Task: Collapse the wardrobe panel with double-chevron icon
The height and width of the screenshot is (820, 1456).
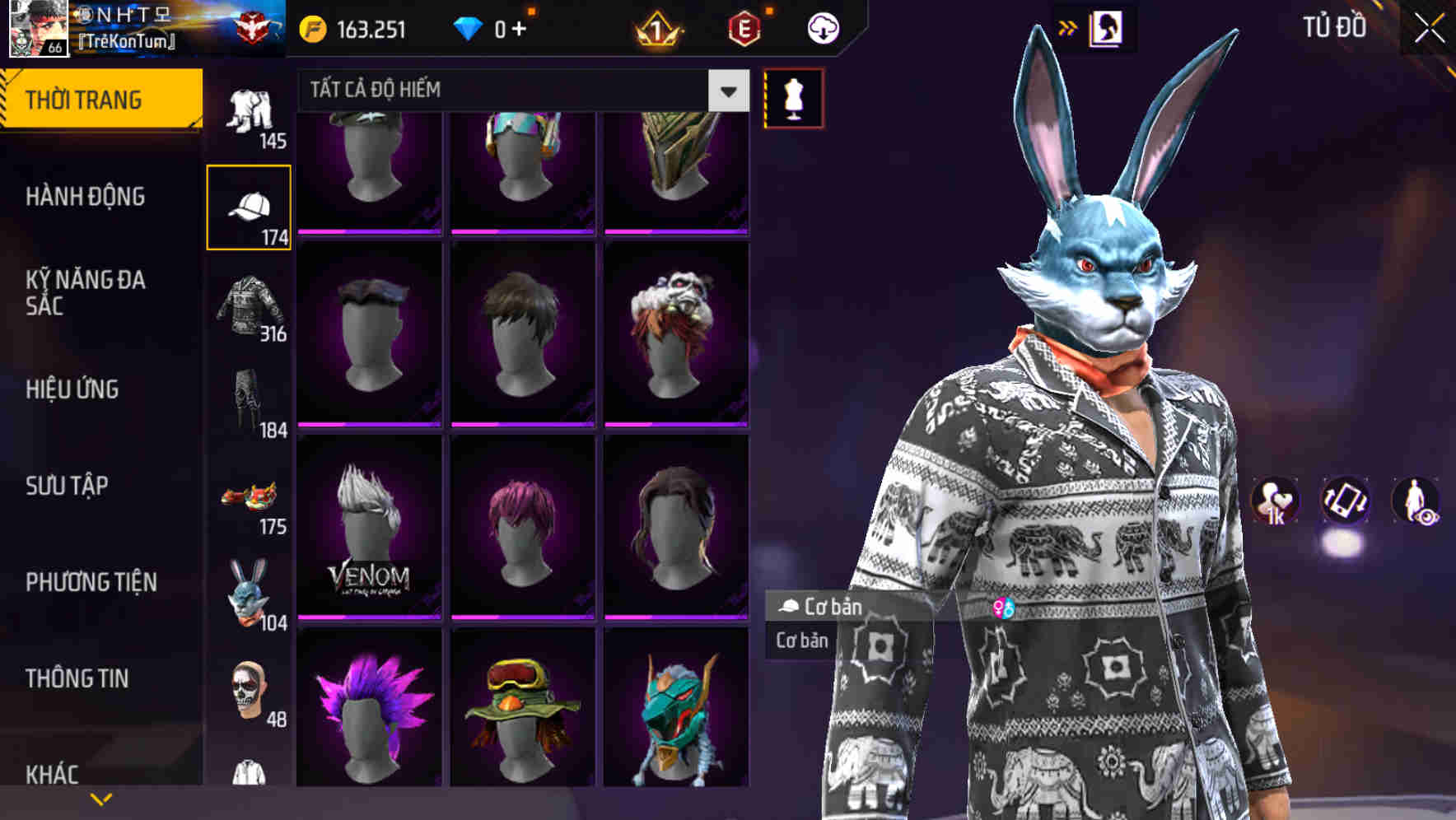Action: [x=1068, y=27]
